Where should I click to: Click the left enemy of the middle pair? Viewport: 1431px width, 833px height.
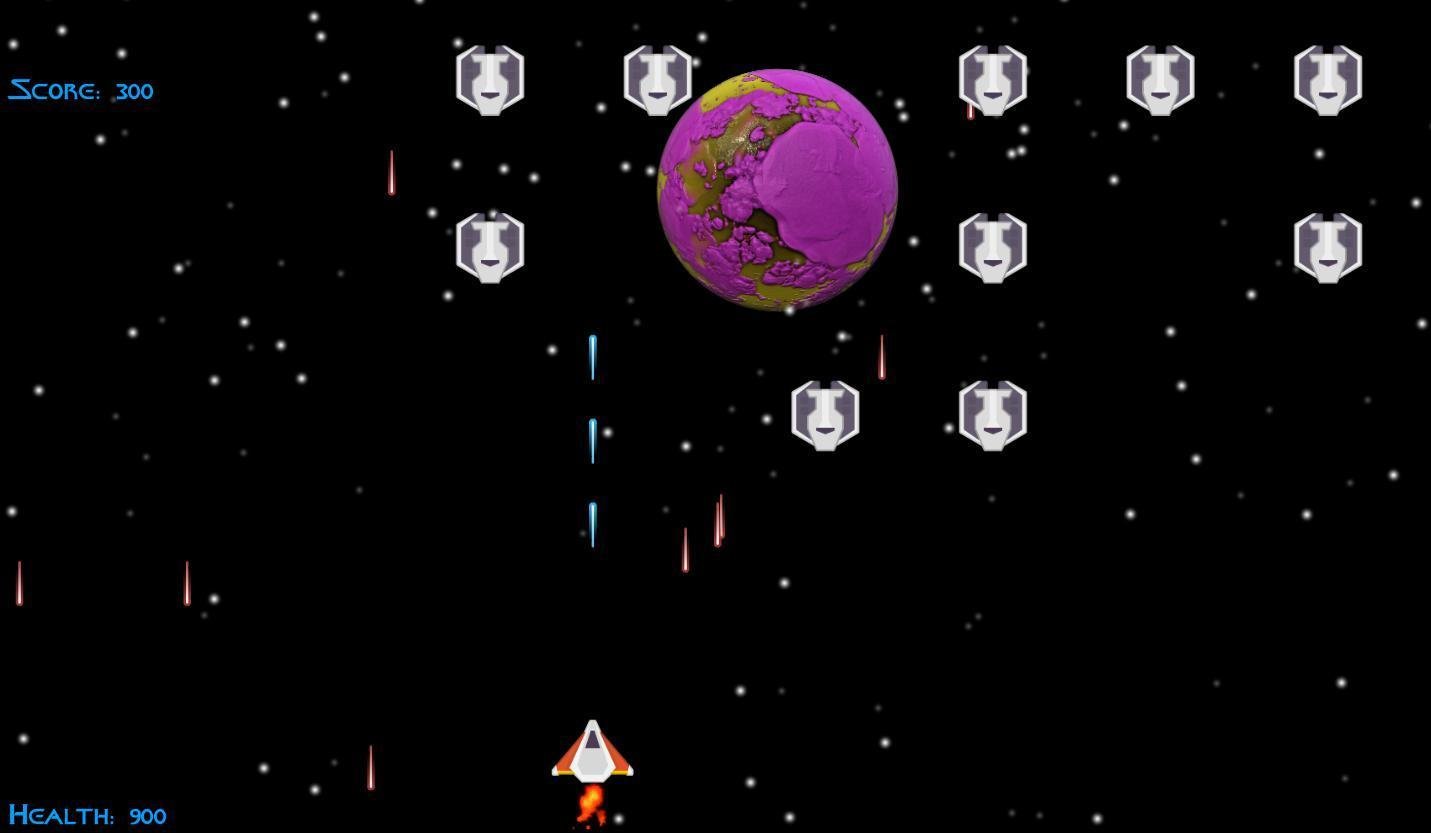pyautogui.click(x=825, y=413)
